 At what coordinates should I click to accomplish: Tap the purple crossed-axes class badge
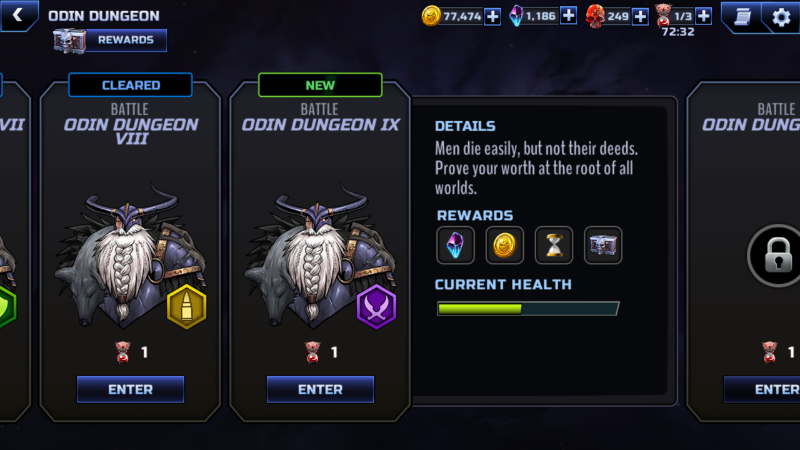(376, 307)
